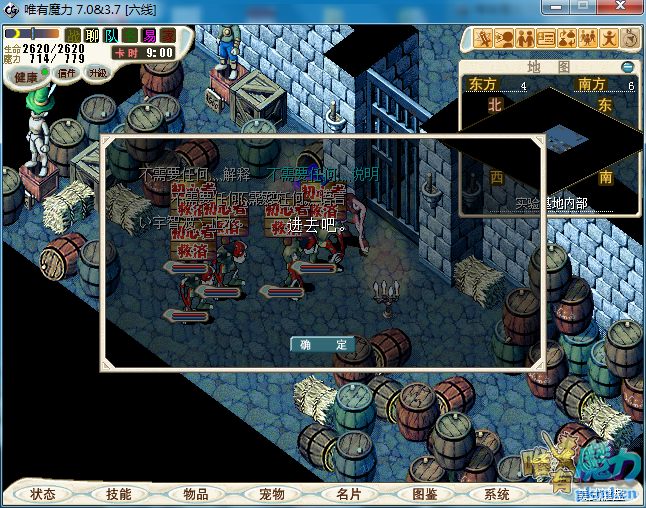The width and height of the screenshot is (646, 508).
Task: Open the 技能 skills menu
Action: [119, 494]
